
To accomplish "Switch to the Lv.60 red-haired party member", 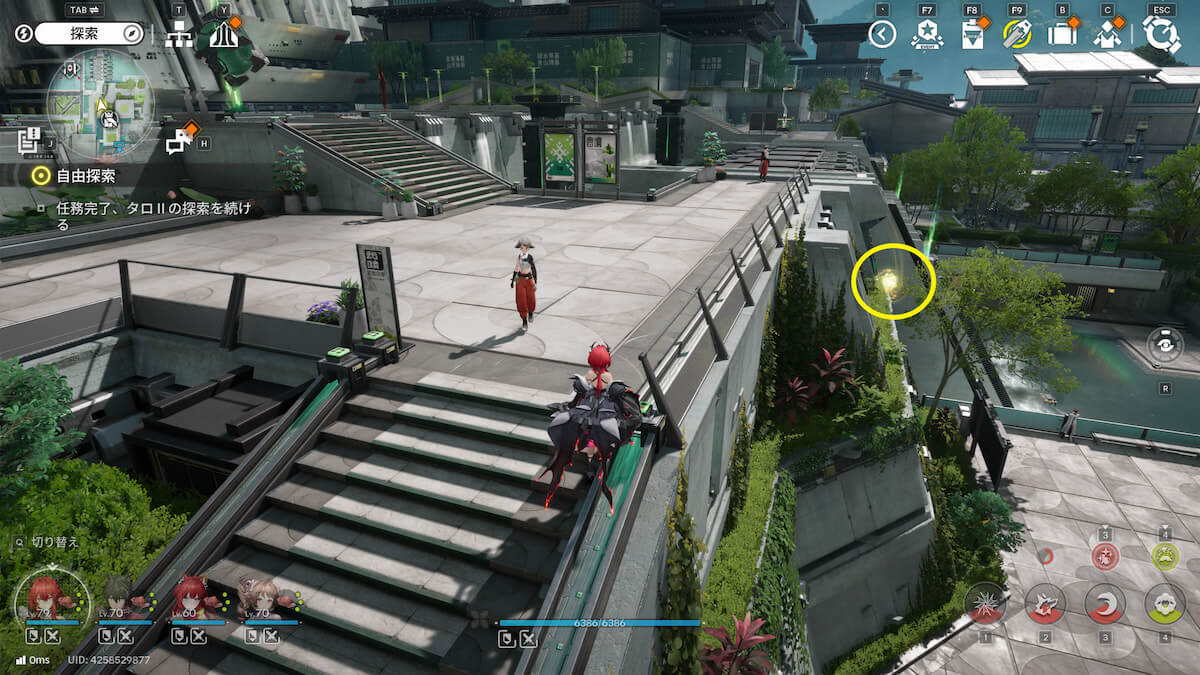I will point(190,598).
